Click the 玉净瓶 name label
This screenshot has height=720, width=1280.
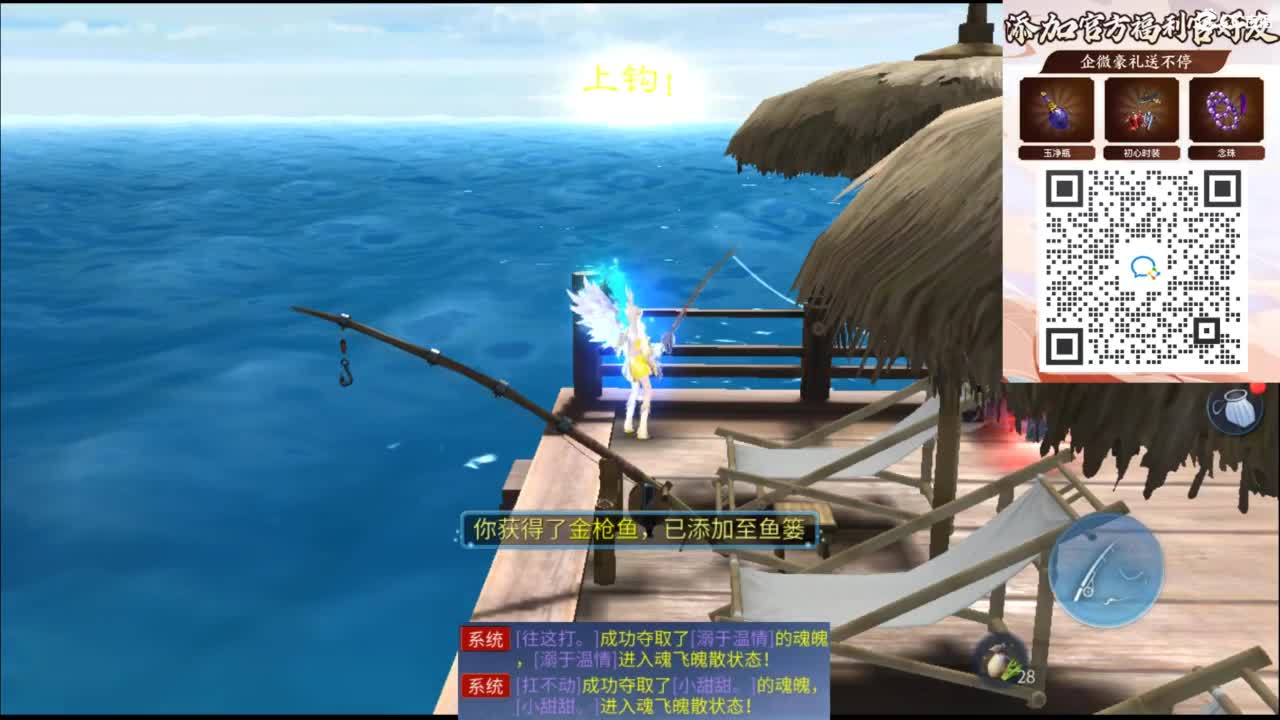(1057, 152)
